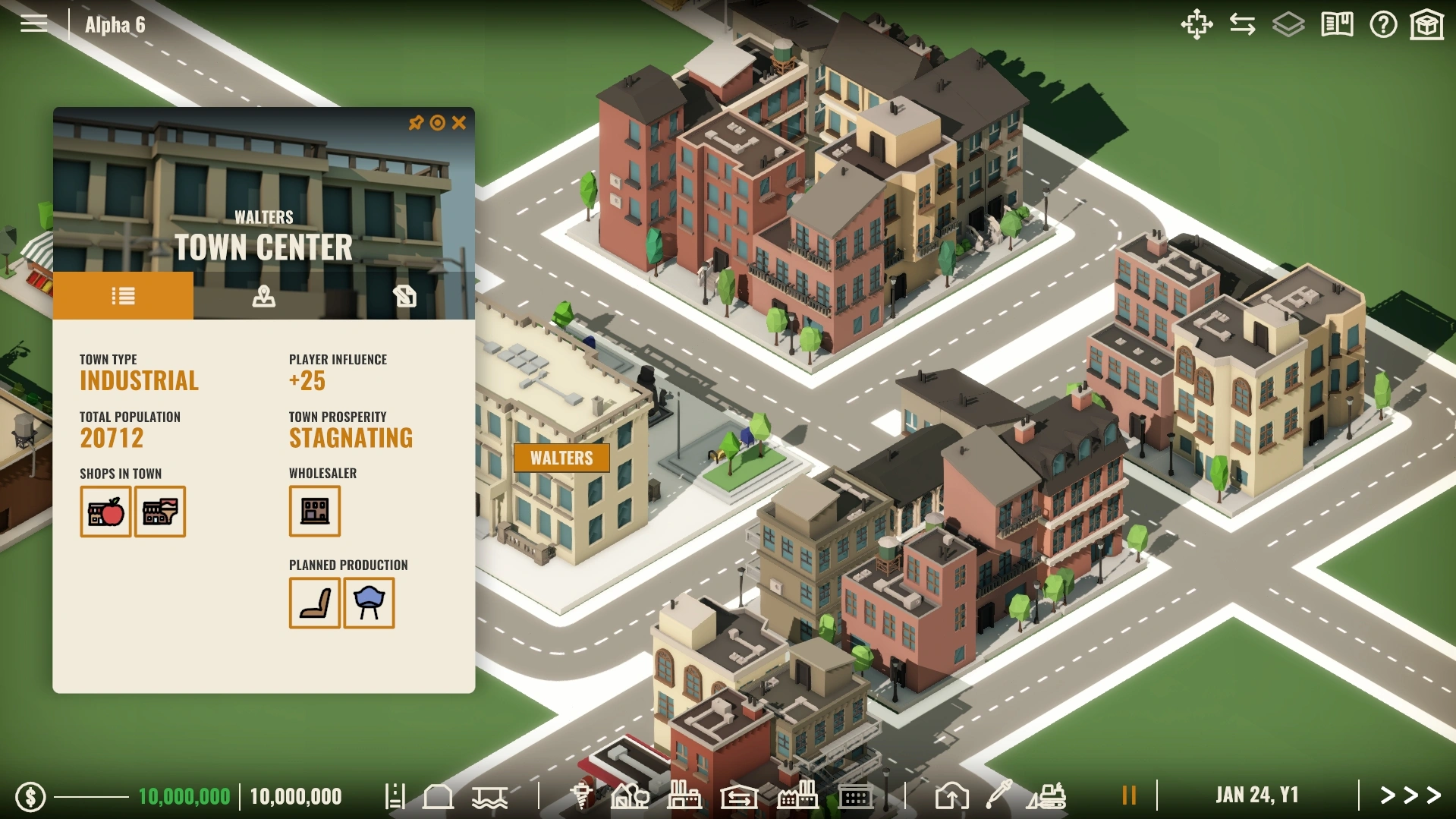The height and width of the screenshot is (819, 1456).
Task: Switch to the town overview list tab
Action: coord(123,296)
